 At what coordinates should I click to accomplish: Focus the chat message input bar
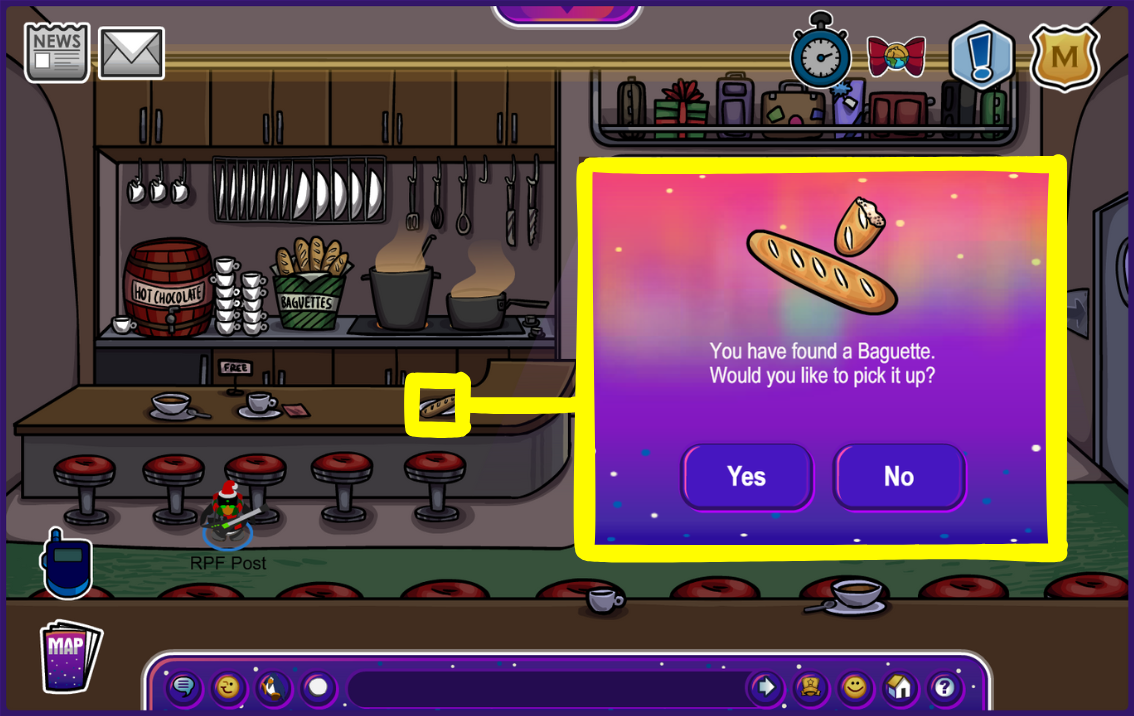(x=545, y=688)
